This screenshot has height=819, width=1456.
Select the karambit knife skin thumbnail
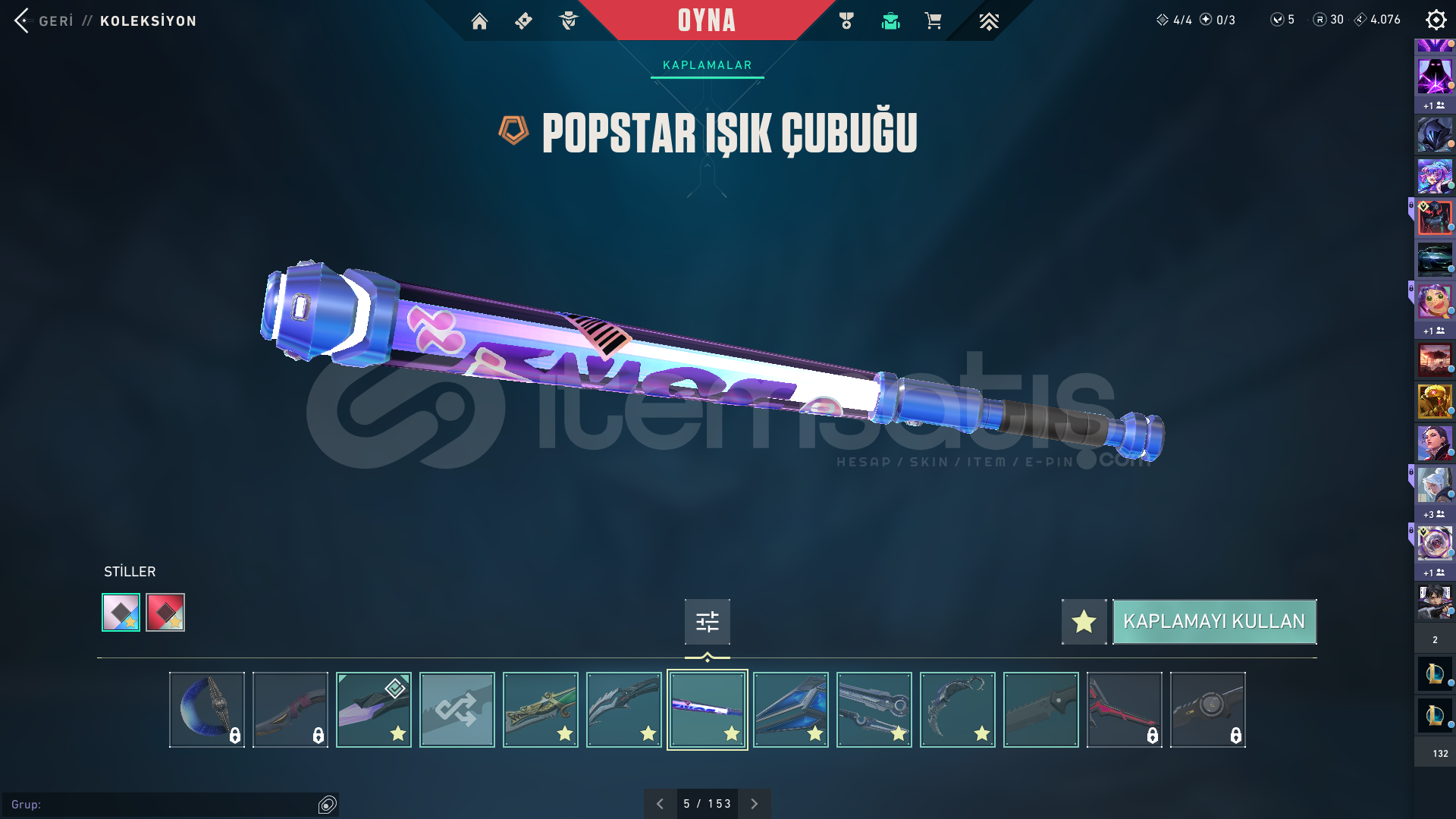tap(957, 710)
